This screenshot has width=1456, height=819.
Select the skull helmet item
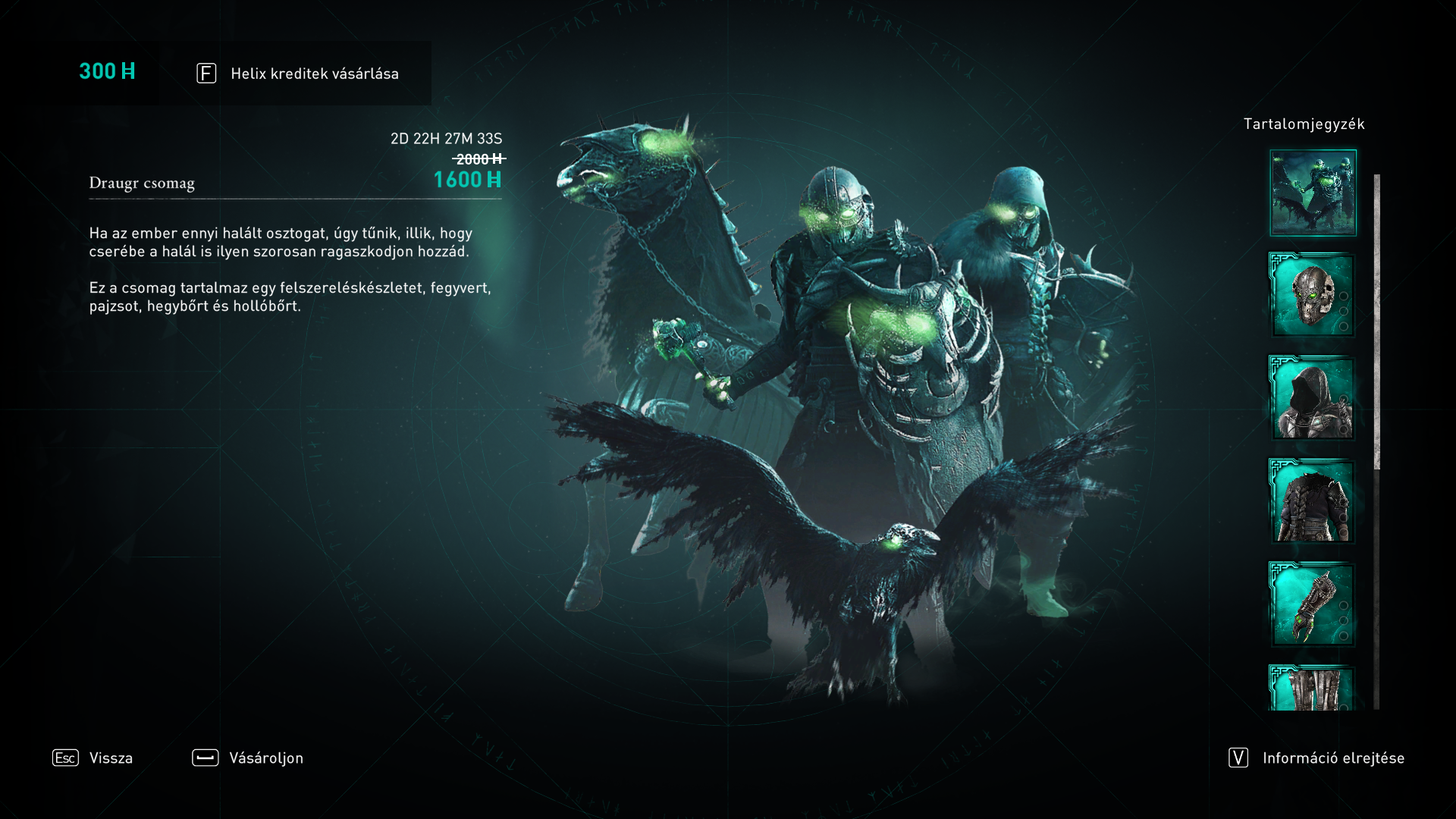tap(1312, 295)
